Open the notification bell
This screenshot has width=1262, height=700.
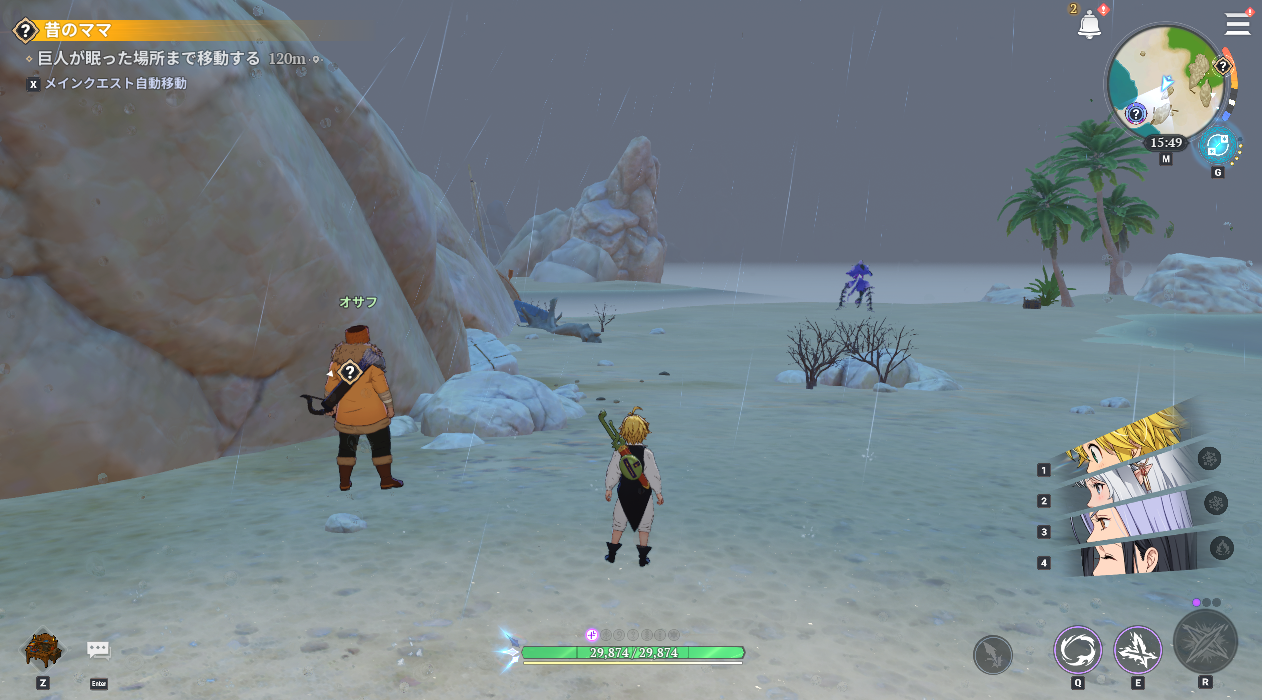pos(1089,25)
